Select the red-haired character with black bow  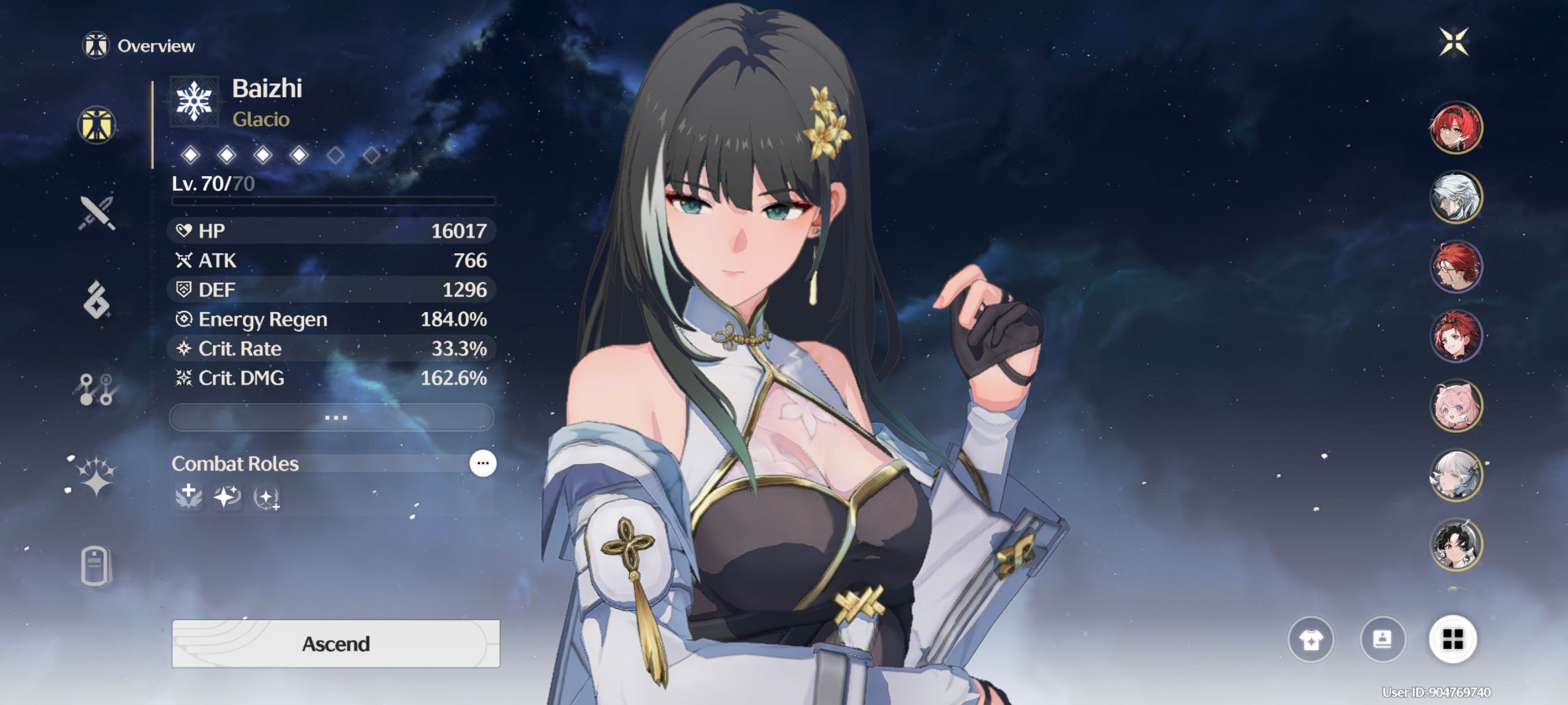1455,336
